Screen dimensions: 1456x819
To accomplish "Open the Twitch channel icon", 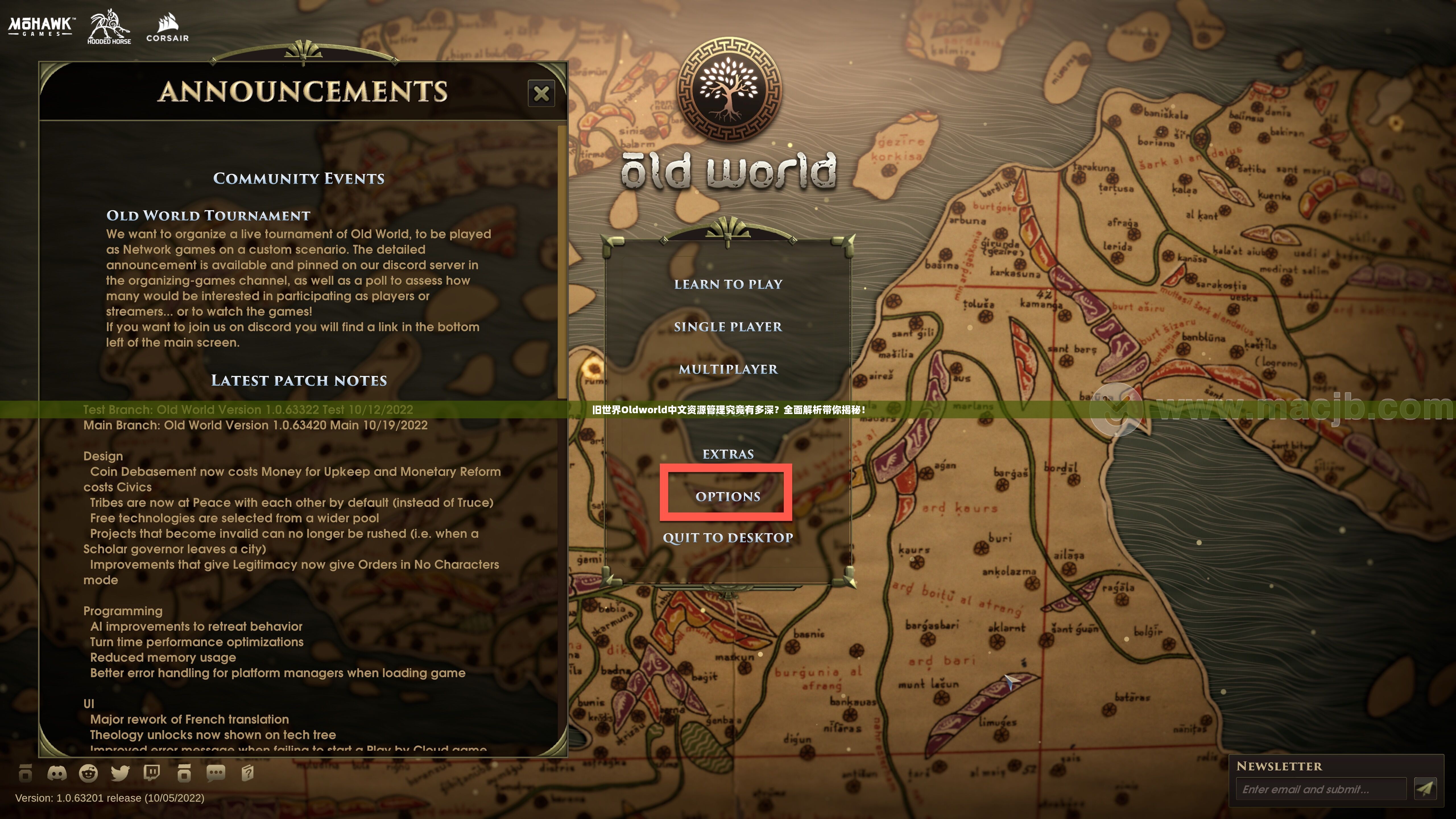I will tap(152, 773).
